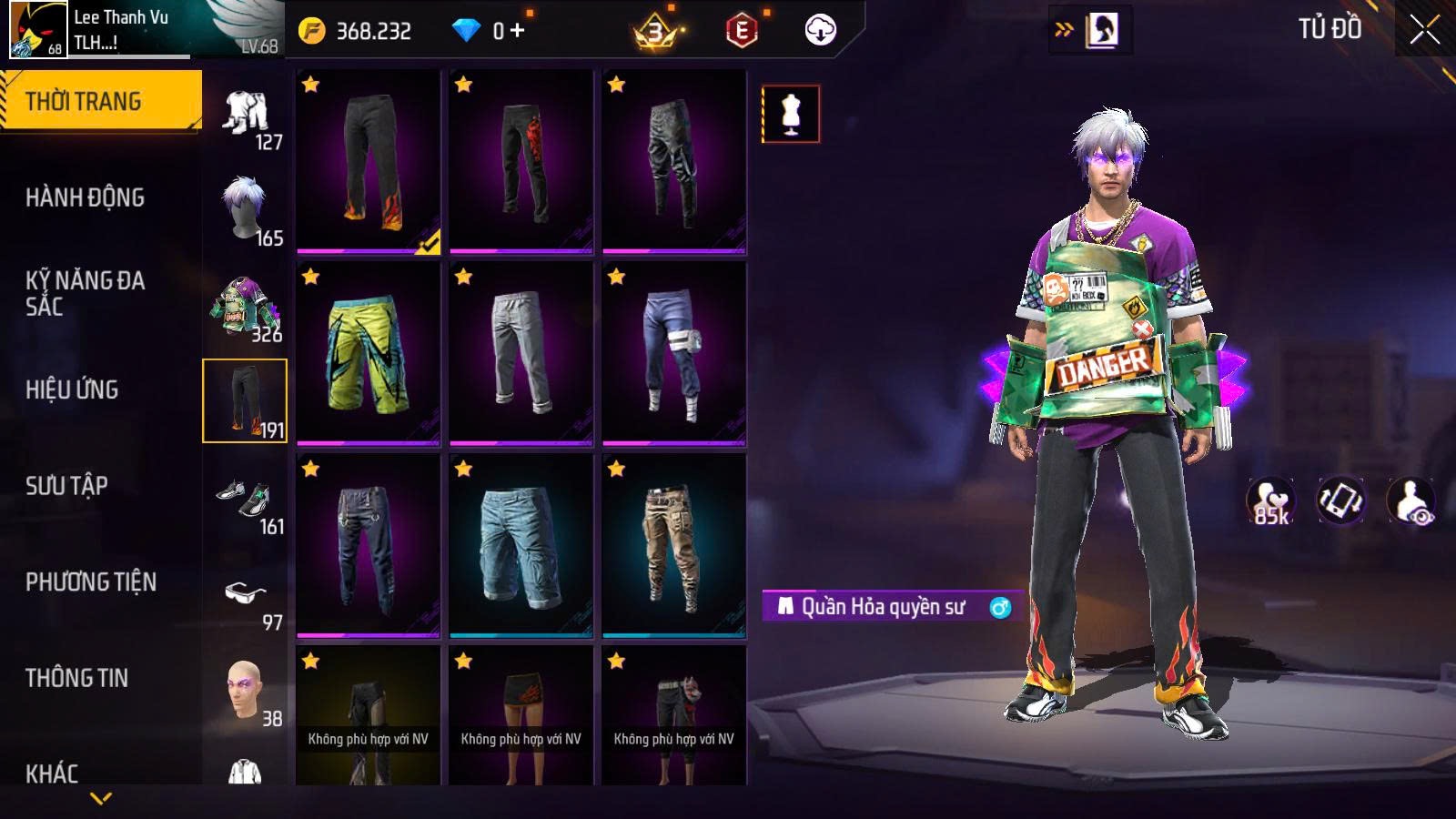
Task: Go to the SƯU TẬP tab
Action: coord(66,486)
